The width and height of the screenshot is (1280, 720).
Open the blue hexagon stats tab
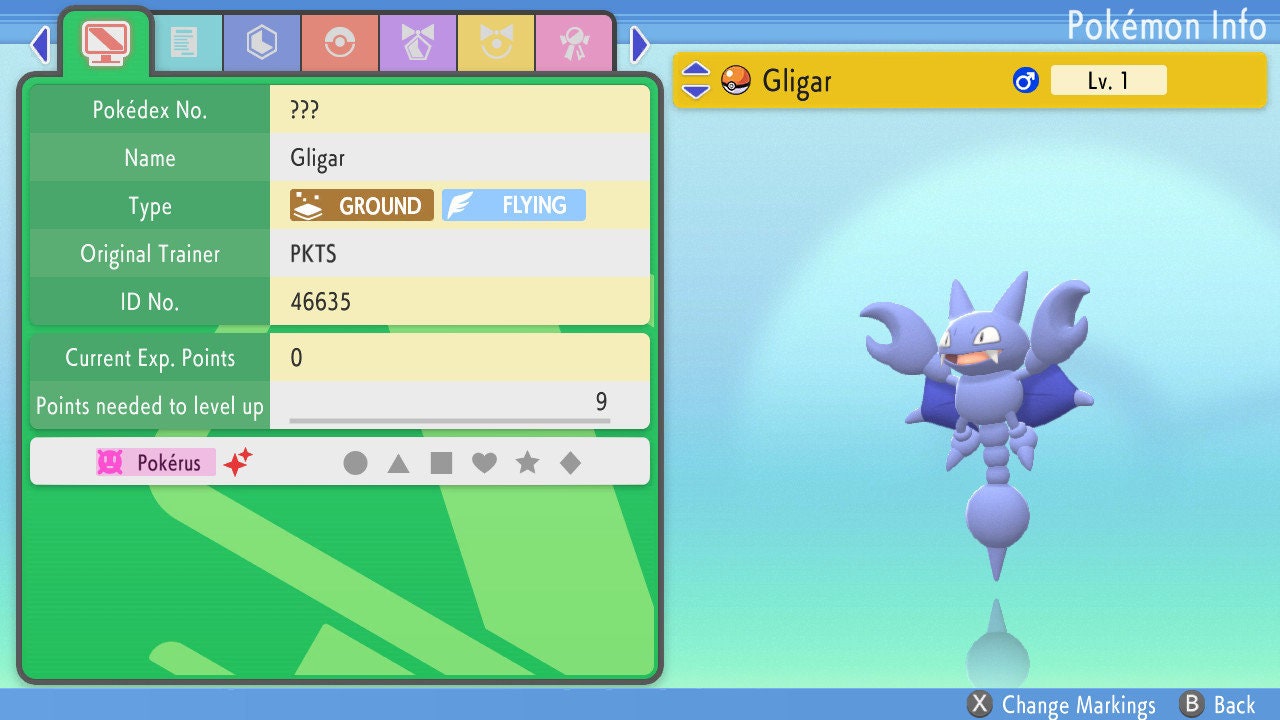(x=261, y=43)
